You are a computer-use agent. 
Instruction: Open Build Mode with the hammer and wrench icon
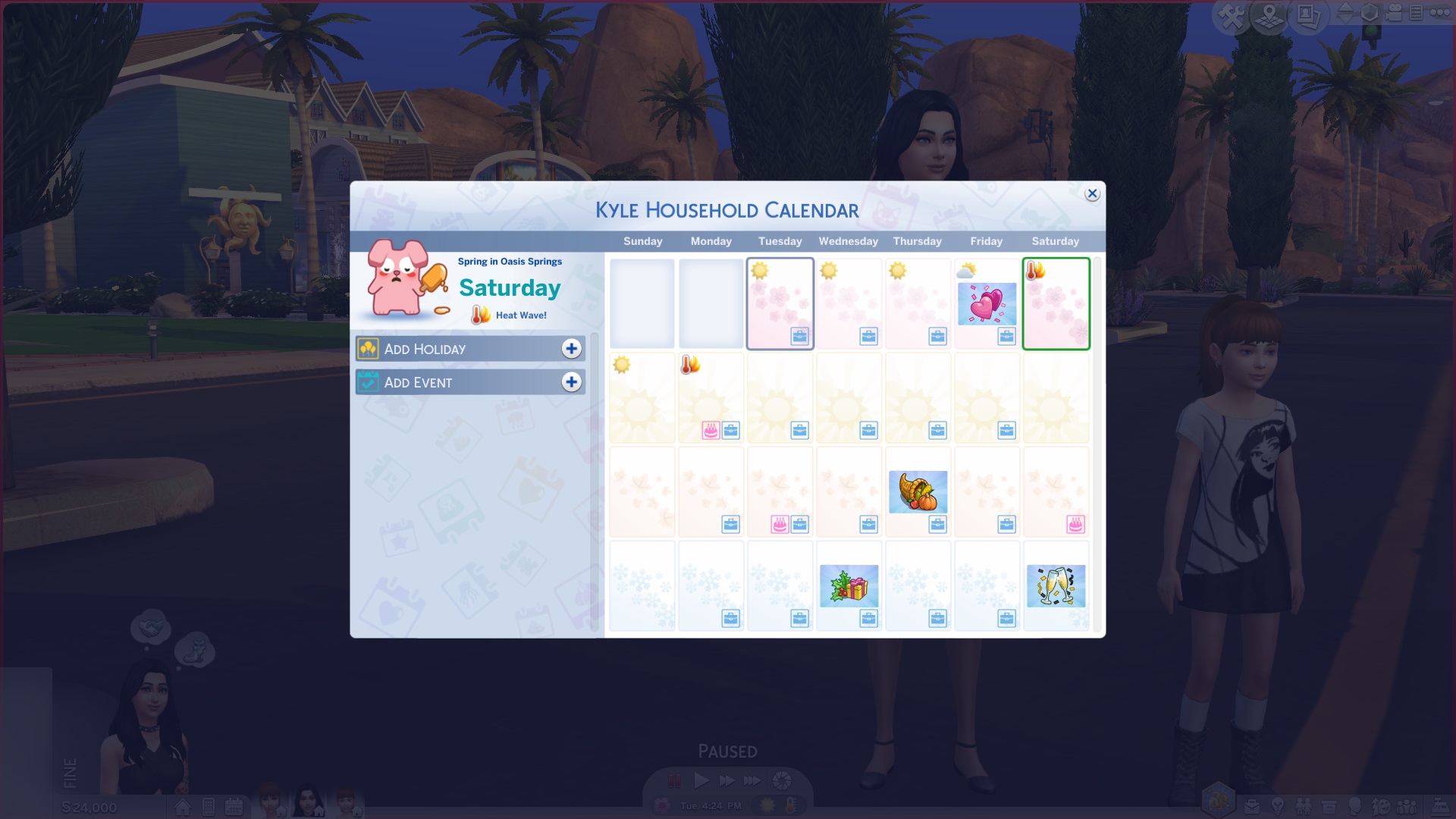coord(1231,13)
